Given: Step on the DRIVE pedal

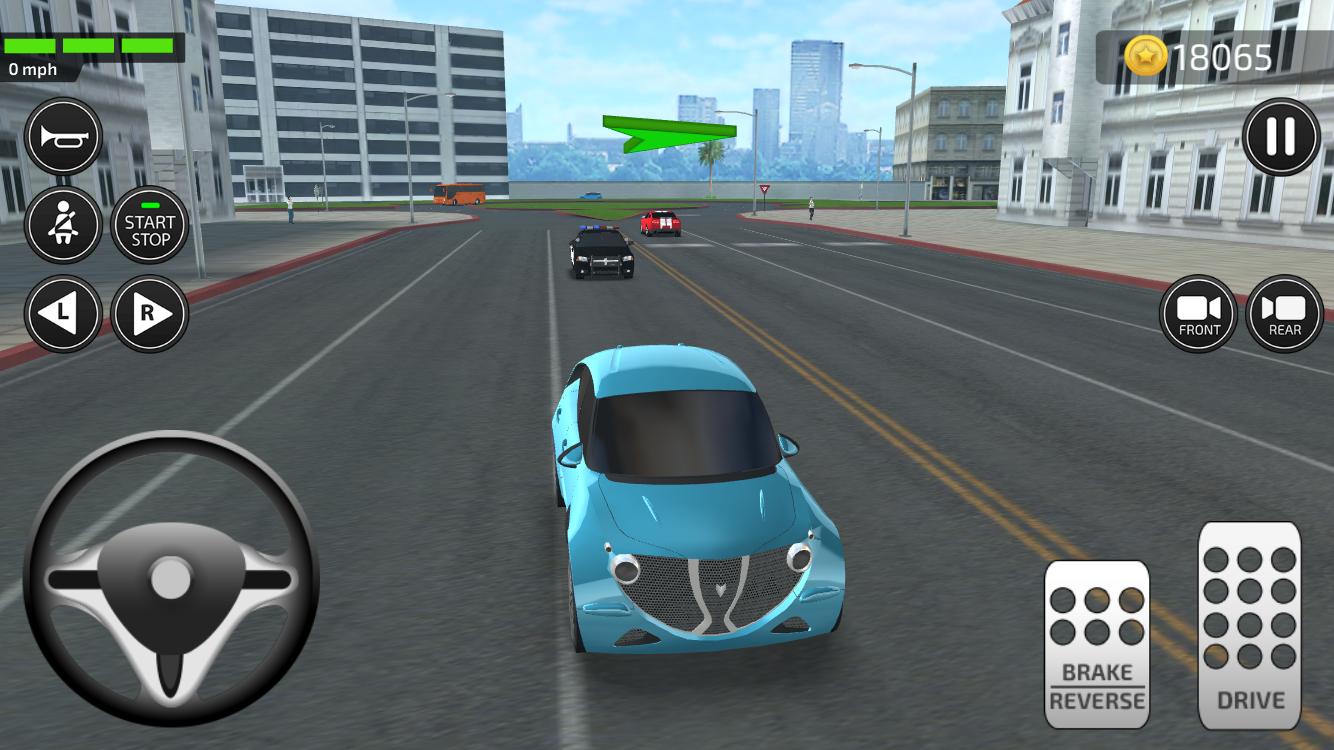Looking at the screenshot, I should [1249, 625].
